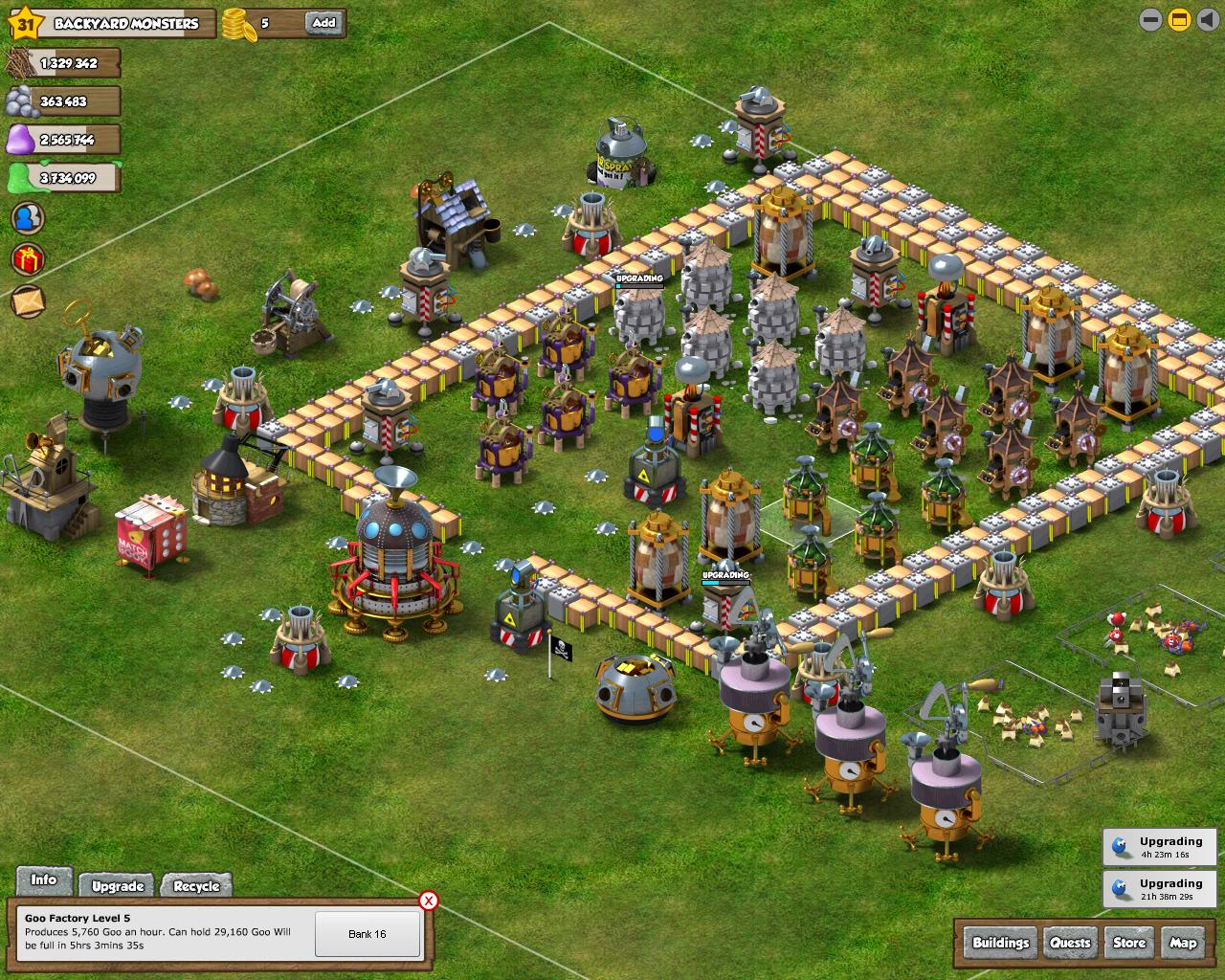1225x980 pixels.
Task: Open the red gift box icon
Action: click(28, 258)
